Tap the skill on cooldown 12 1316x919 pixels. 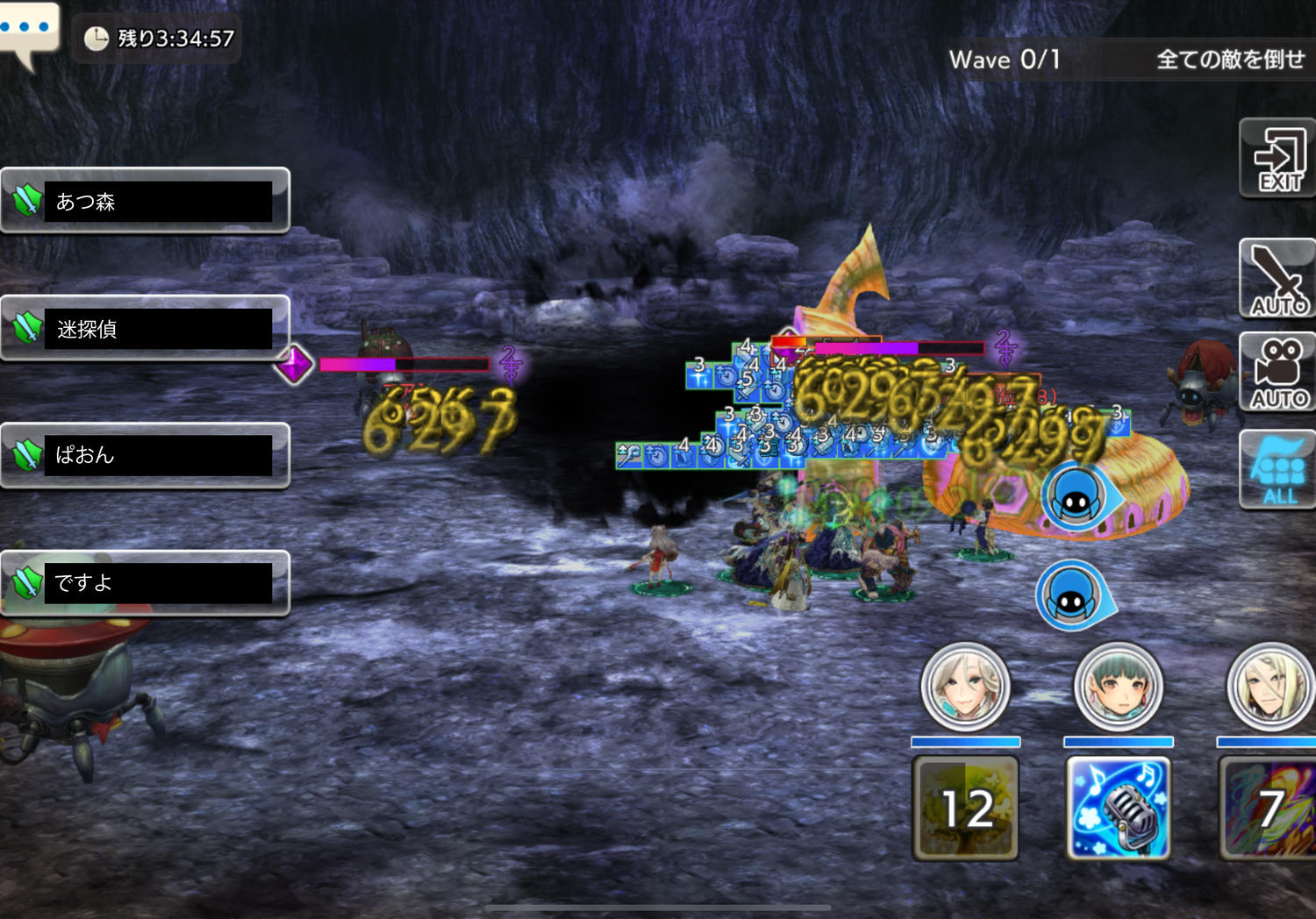point(966,808)
